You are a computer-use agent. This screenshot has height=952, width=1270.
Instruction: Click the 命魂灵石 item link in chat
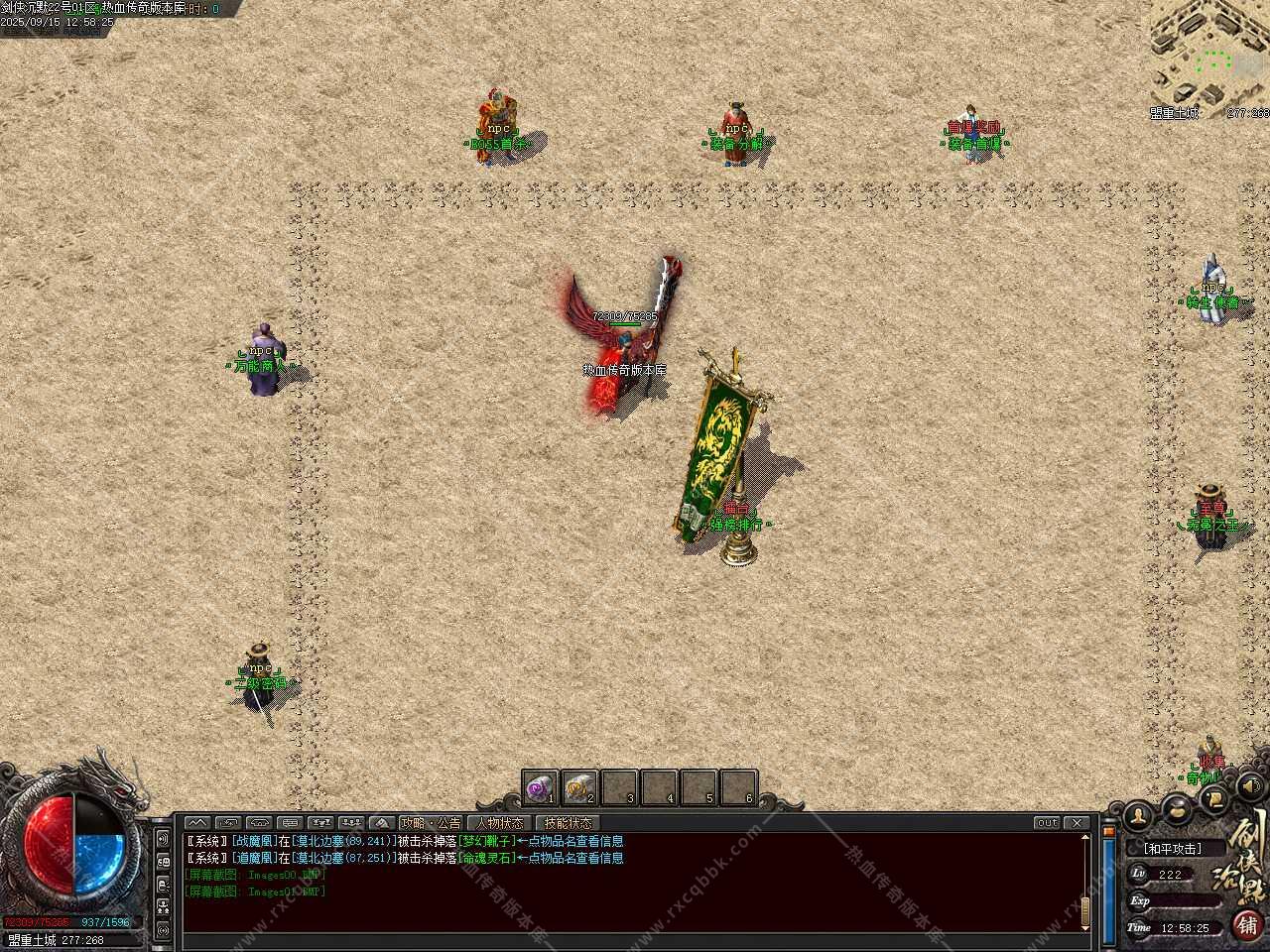pos(487,858)
